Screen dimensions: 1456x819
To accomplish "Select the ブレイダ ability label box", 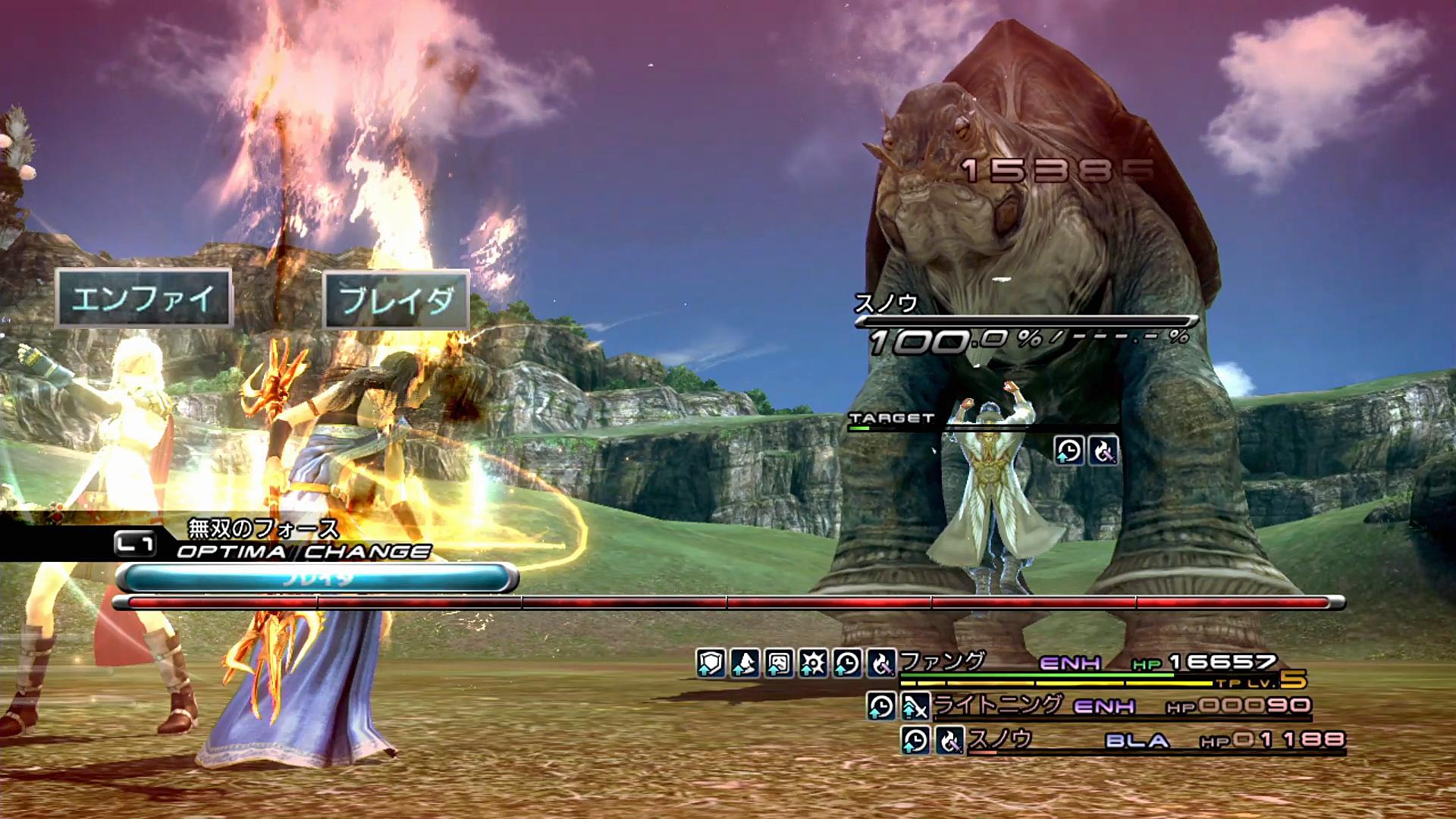I will [396, 300].
